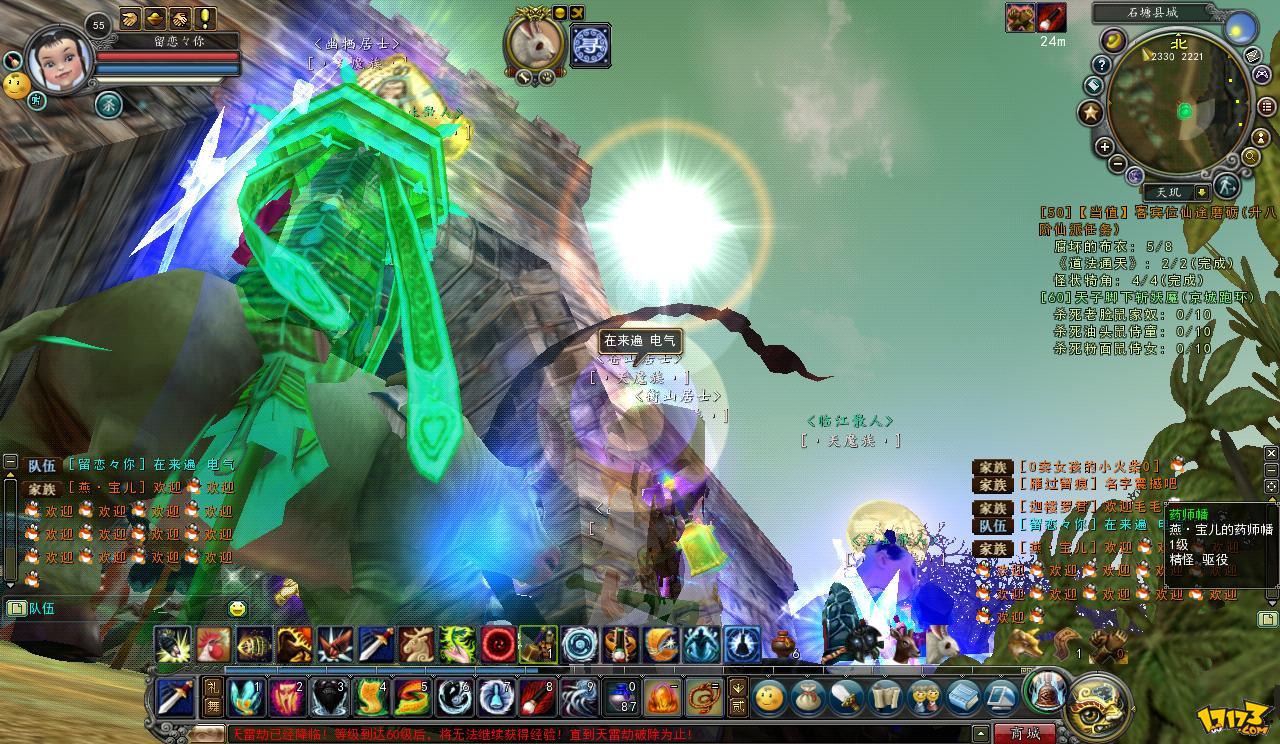
Task: Click the star icon beside the minimap
Action: coord(1090,113)
